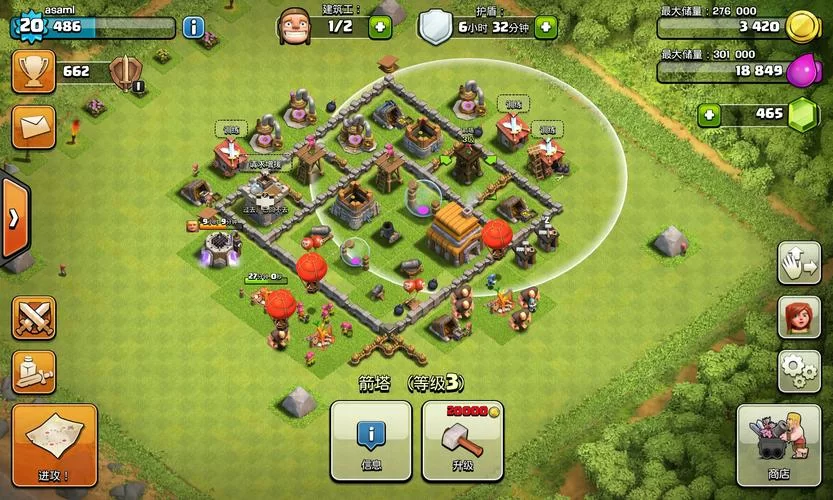Buy gems with the green plus
The image size is (833, 500).
709,114
